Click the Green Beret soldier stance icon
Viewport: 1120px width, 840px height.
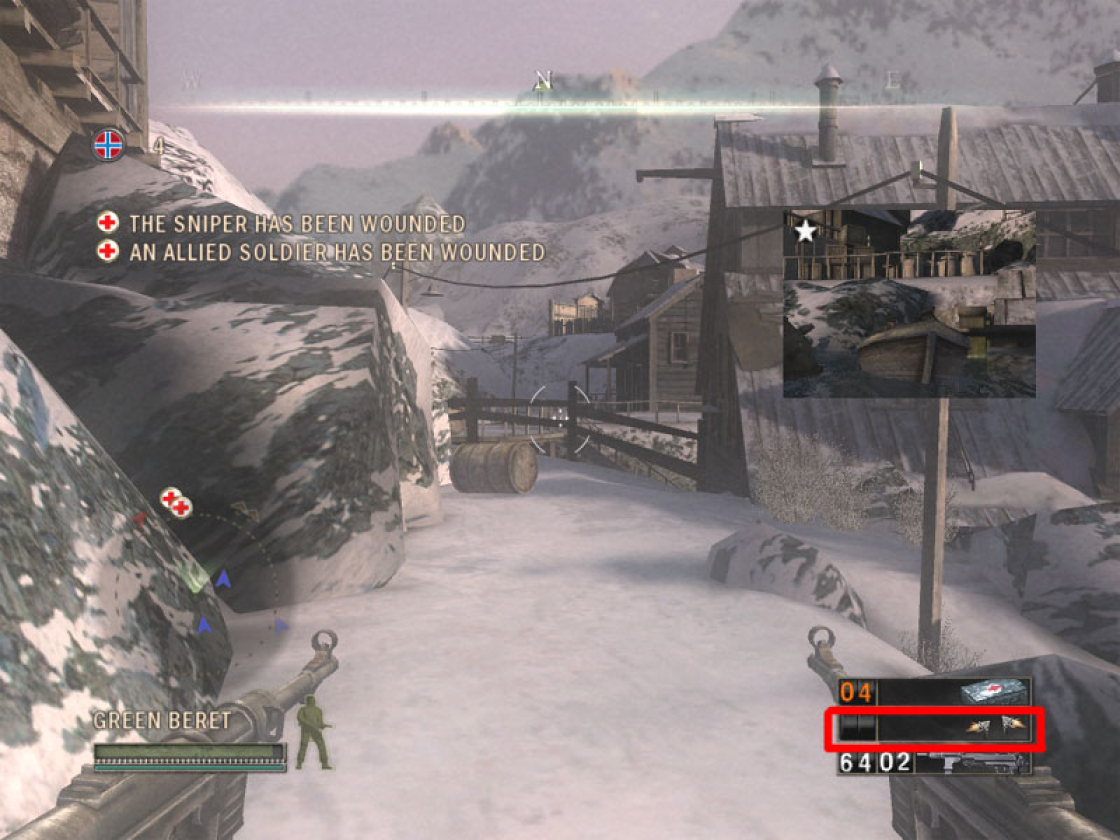coord(314,732)
